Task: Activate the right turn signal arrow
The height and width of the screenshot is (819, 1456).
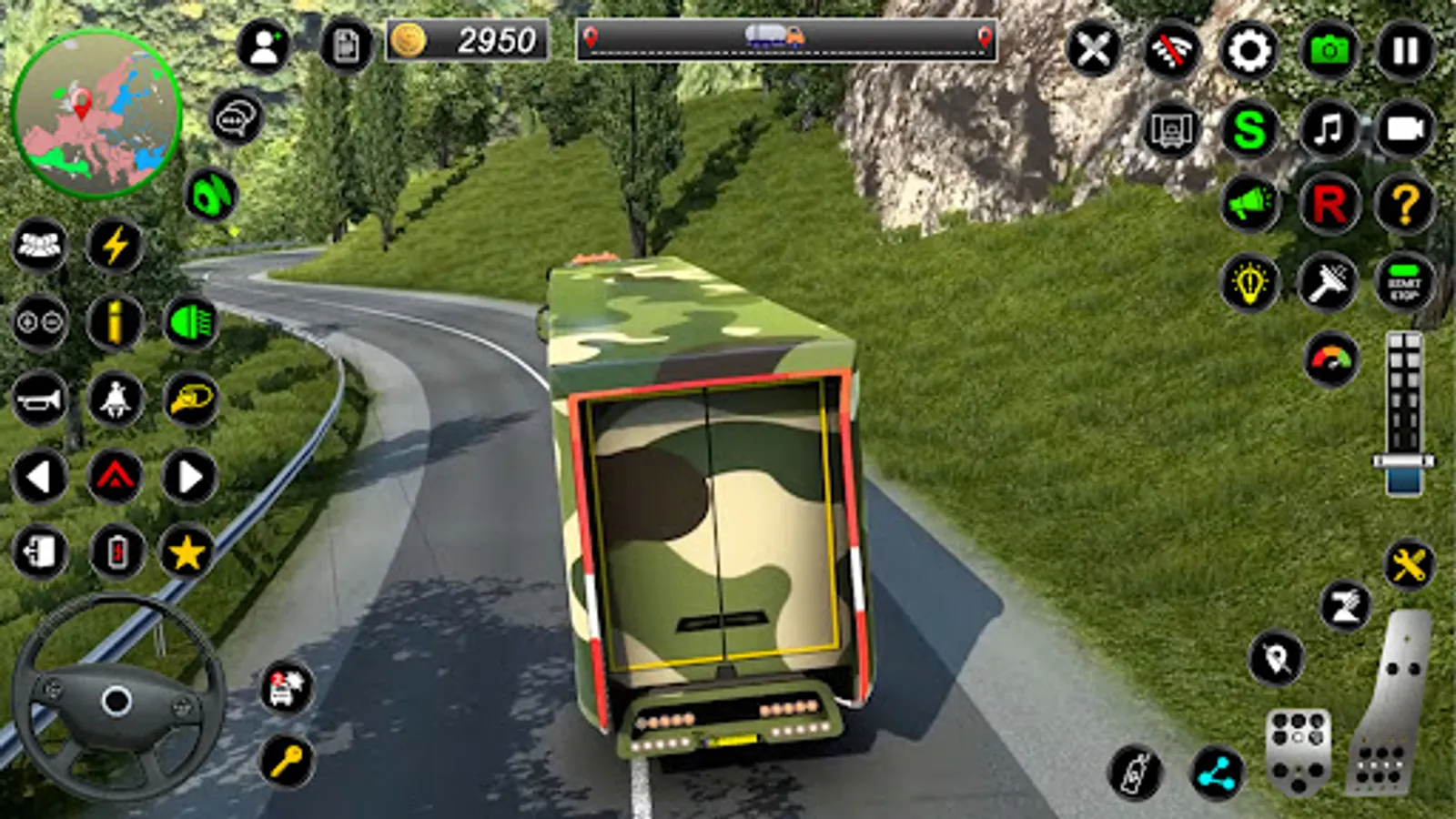Action: point(189,476)
